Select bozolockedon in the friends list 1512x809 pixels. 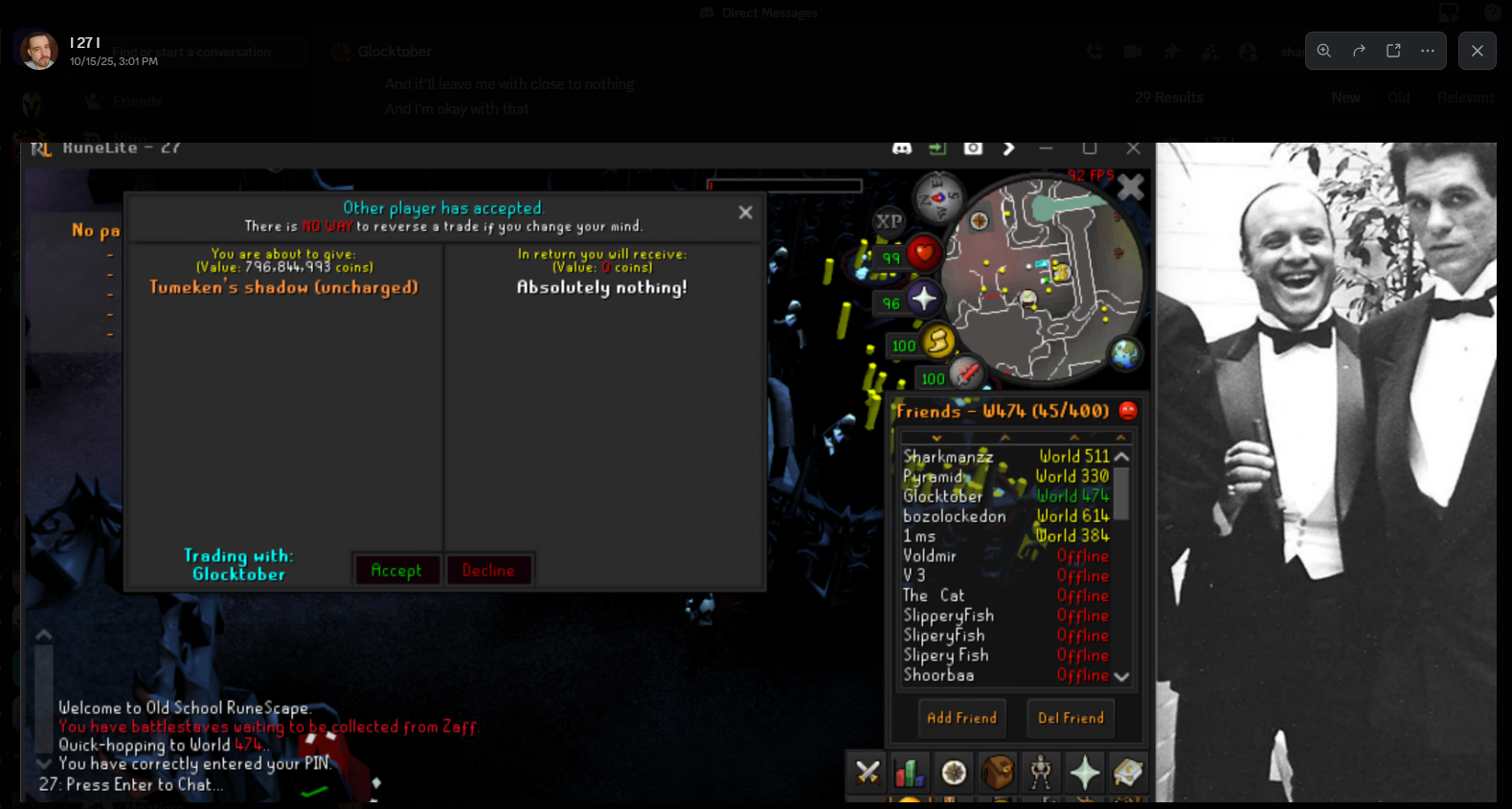coord(954,516)
